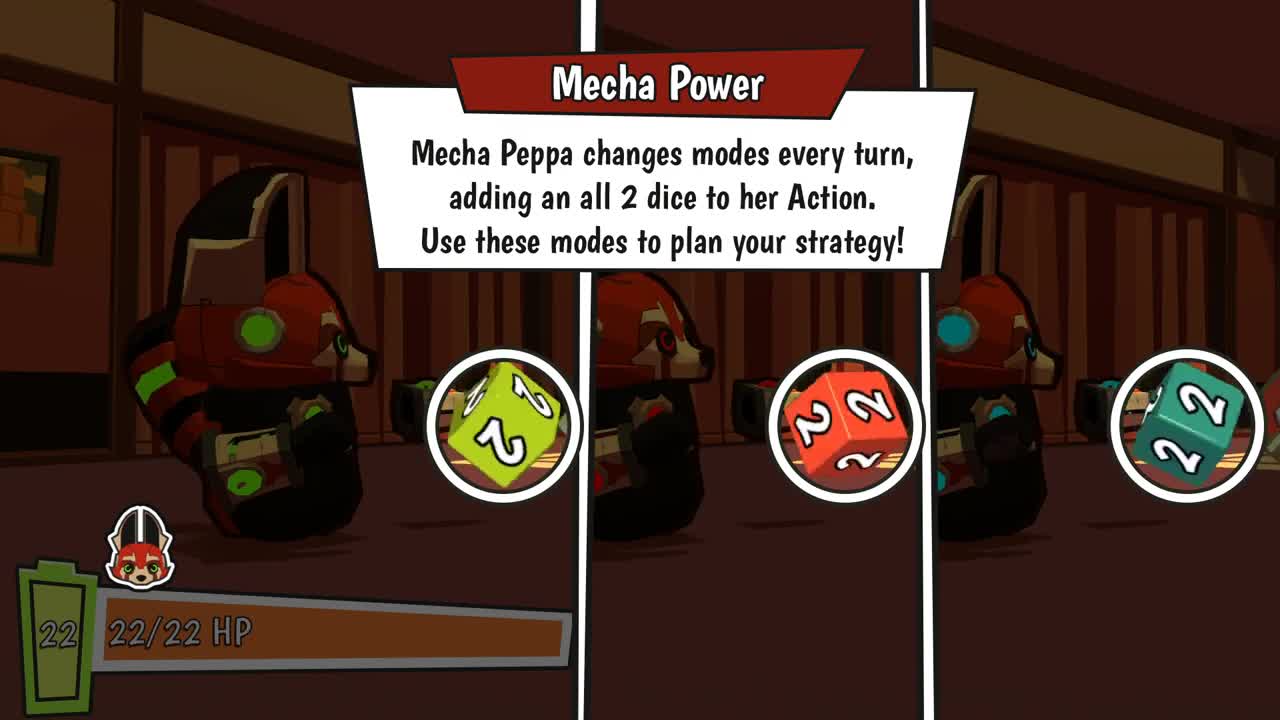Screen dimensions: 1280x720
Task: Expand the player stats panel
Action: coord(300,630)
